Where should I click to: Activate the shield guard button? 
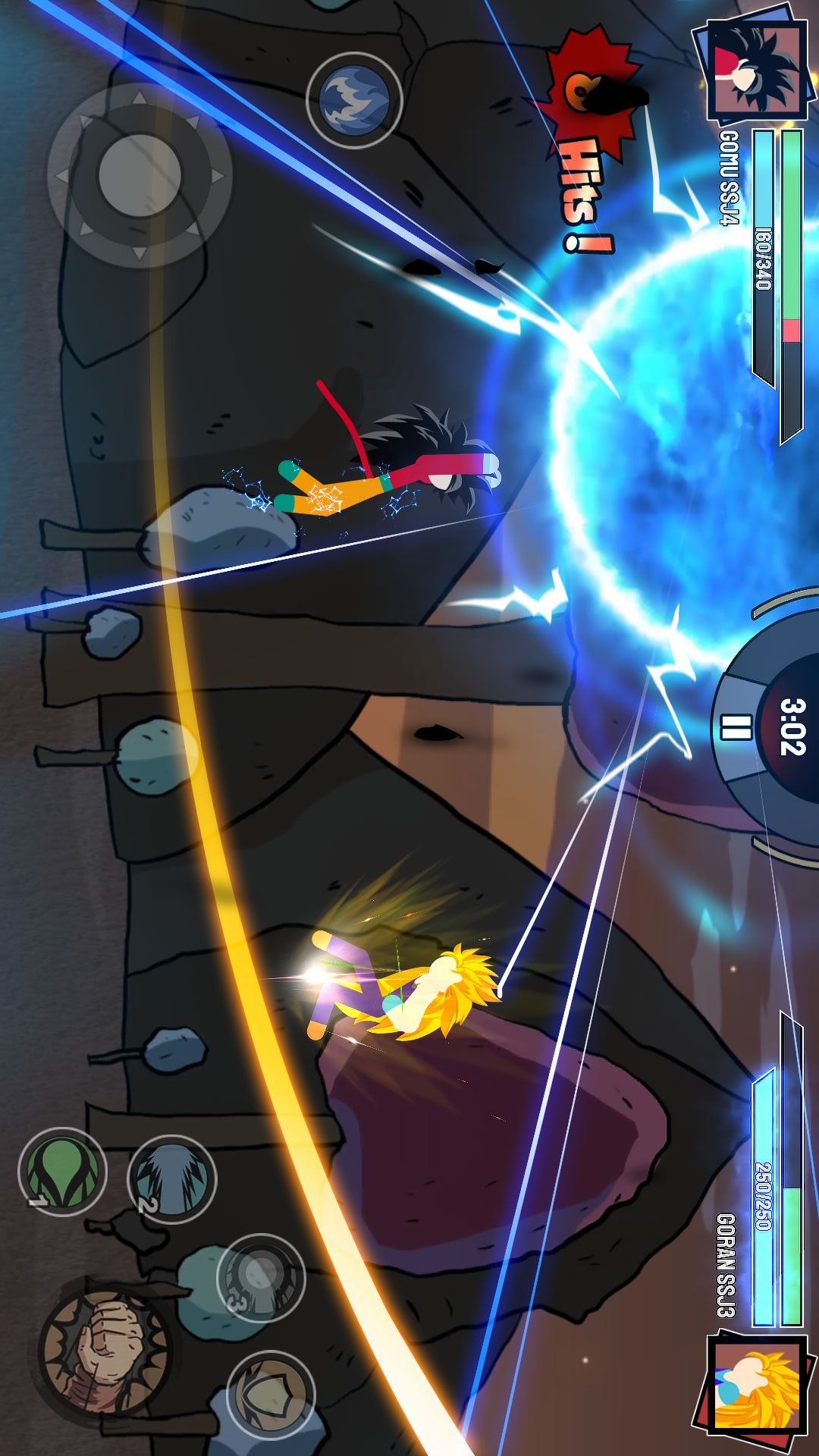click(271, 1394)
